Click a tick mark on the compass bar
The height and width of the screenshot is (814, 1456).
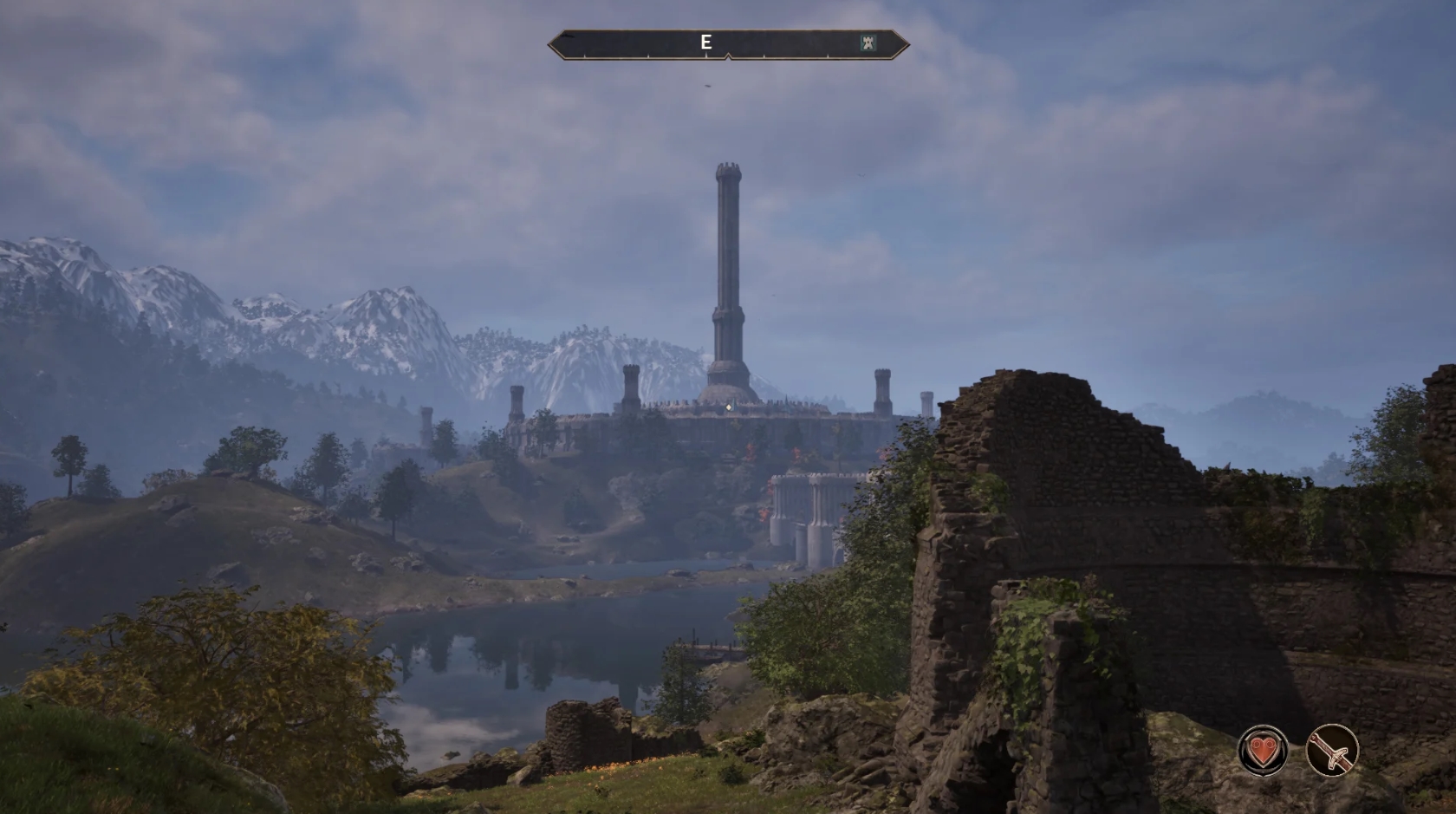tap(764, 55)
